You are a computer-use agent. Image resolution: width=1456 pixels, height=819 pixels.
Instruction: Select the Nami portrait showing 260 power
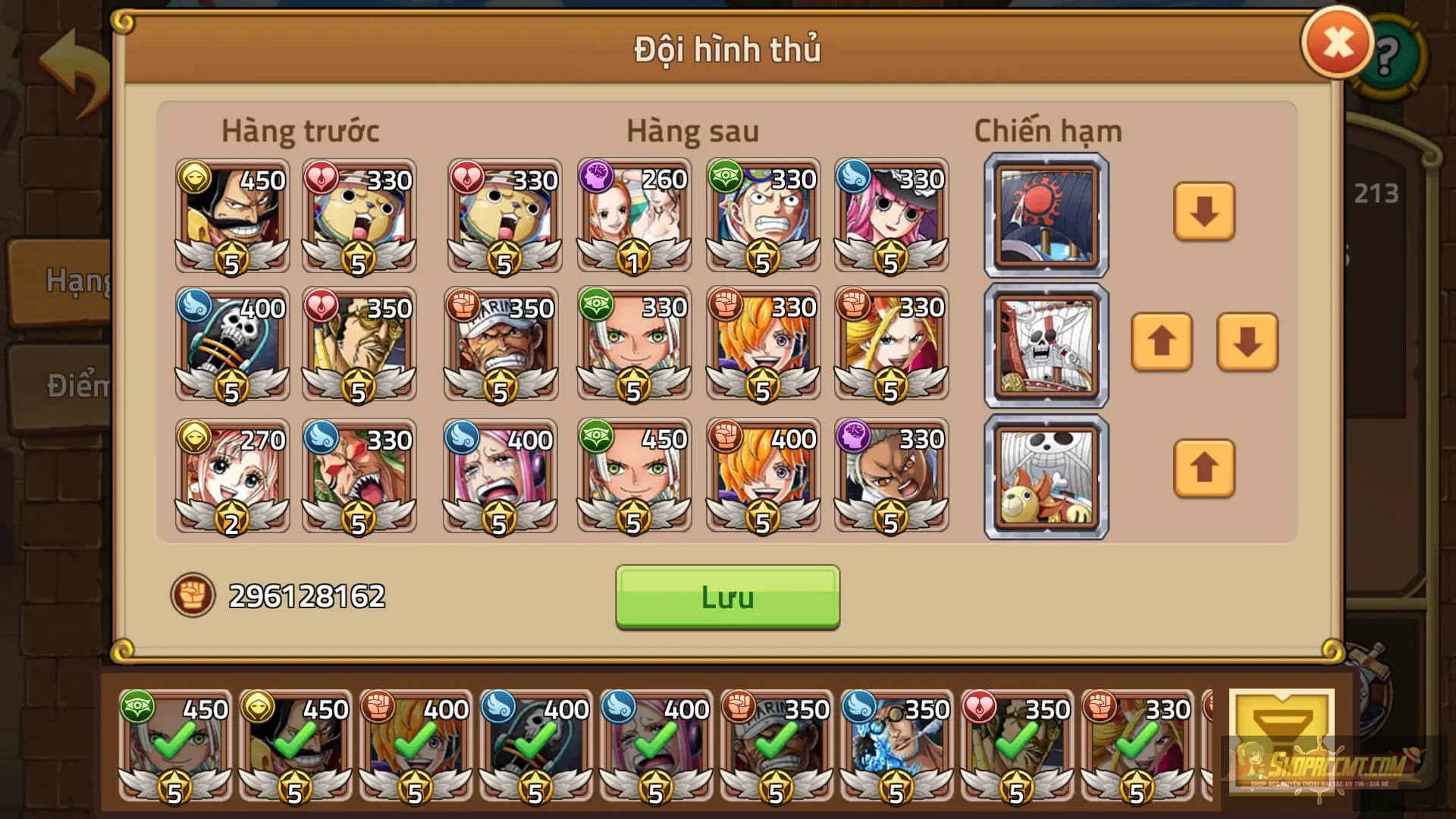click(x=633, y=216)
